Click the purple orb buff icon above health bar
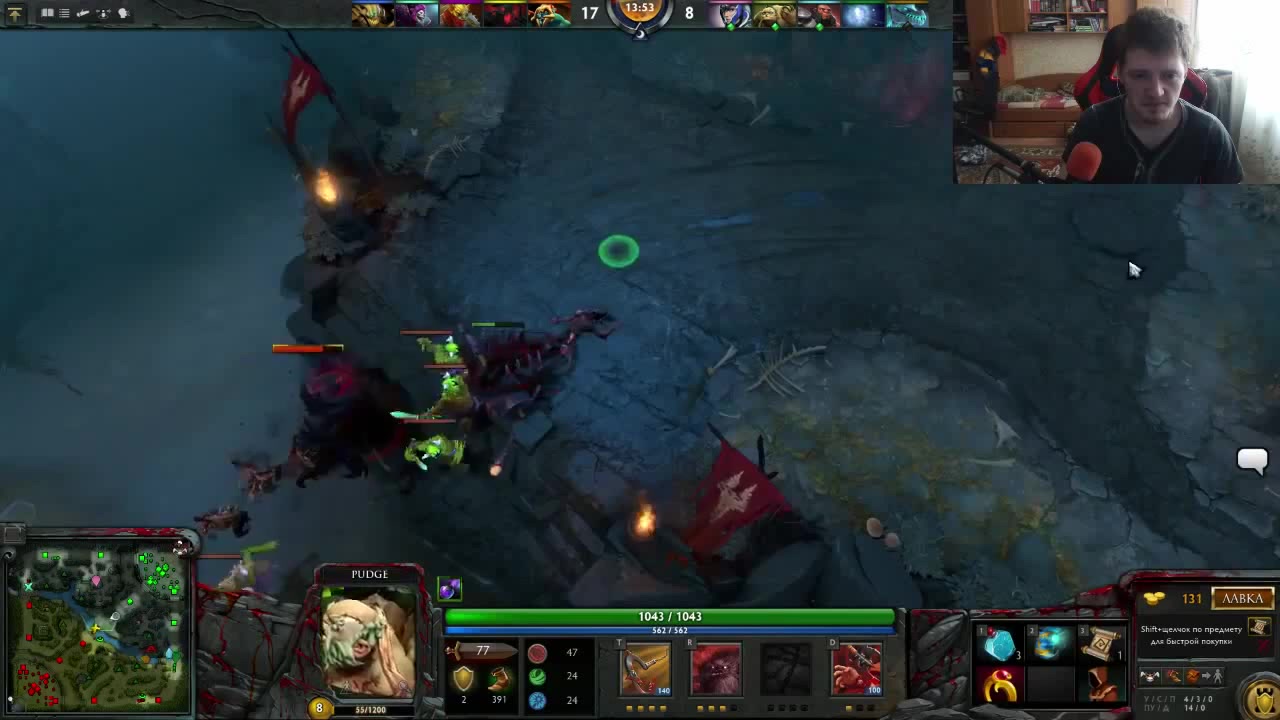The image size is (1280, 720). coord(449,589)
